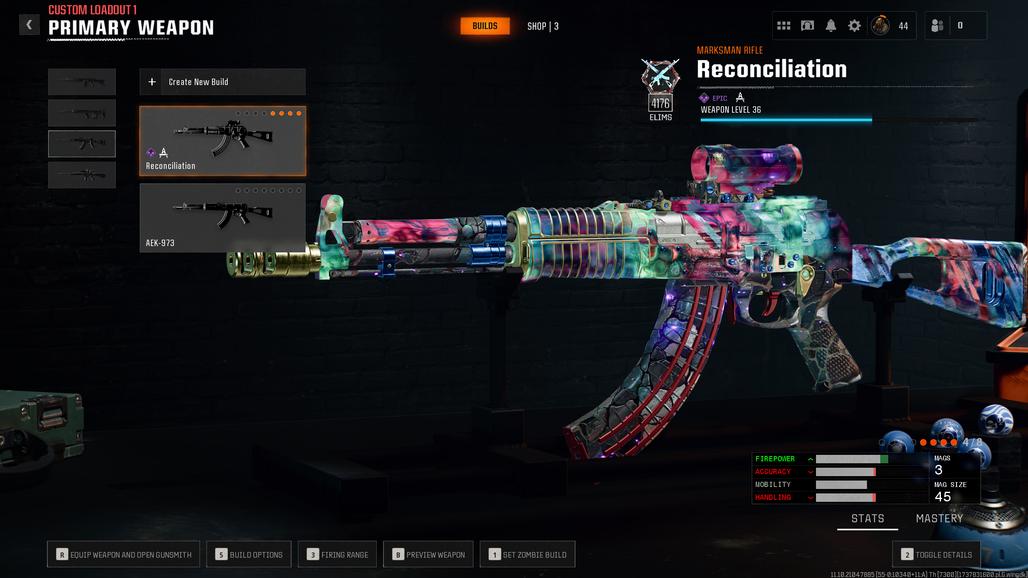This screenshot has height=578, width=1028.
Task: Open the Shop tab
Action: tap(542, 26)
